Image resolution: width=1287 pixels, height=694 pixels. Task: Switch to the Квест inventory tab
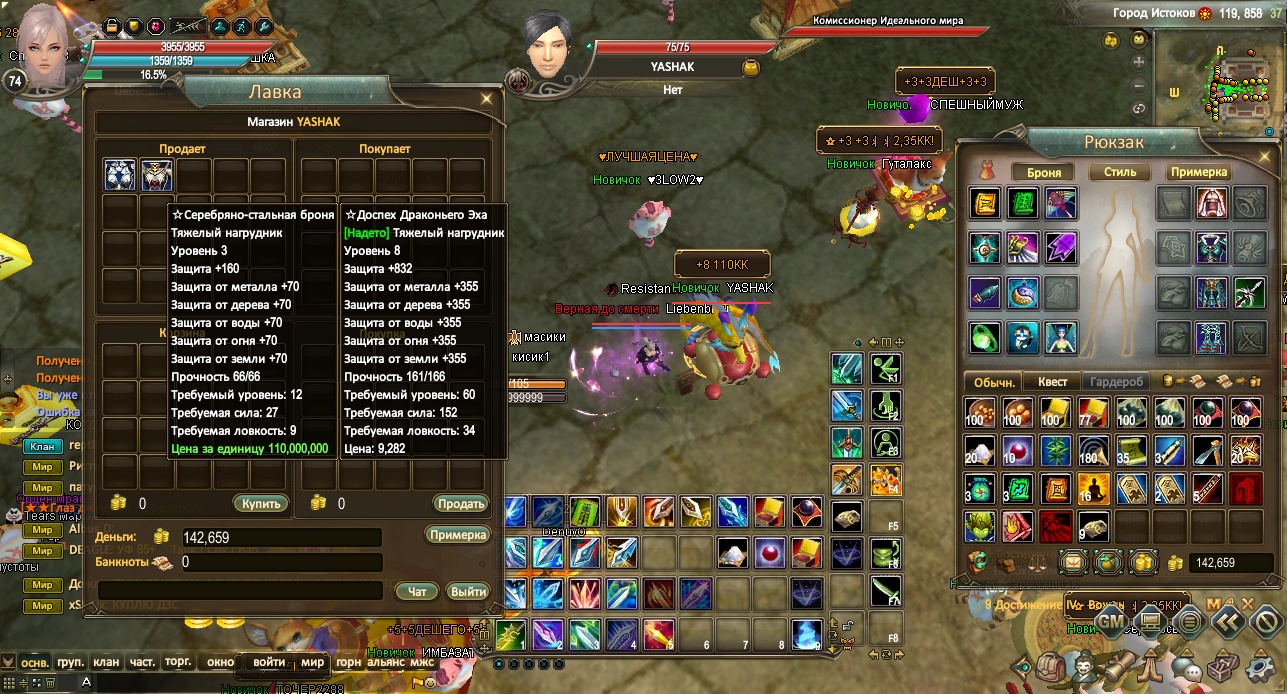coord(1052,382)
